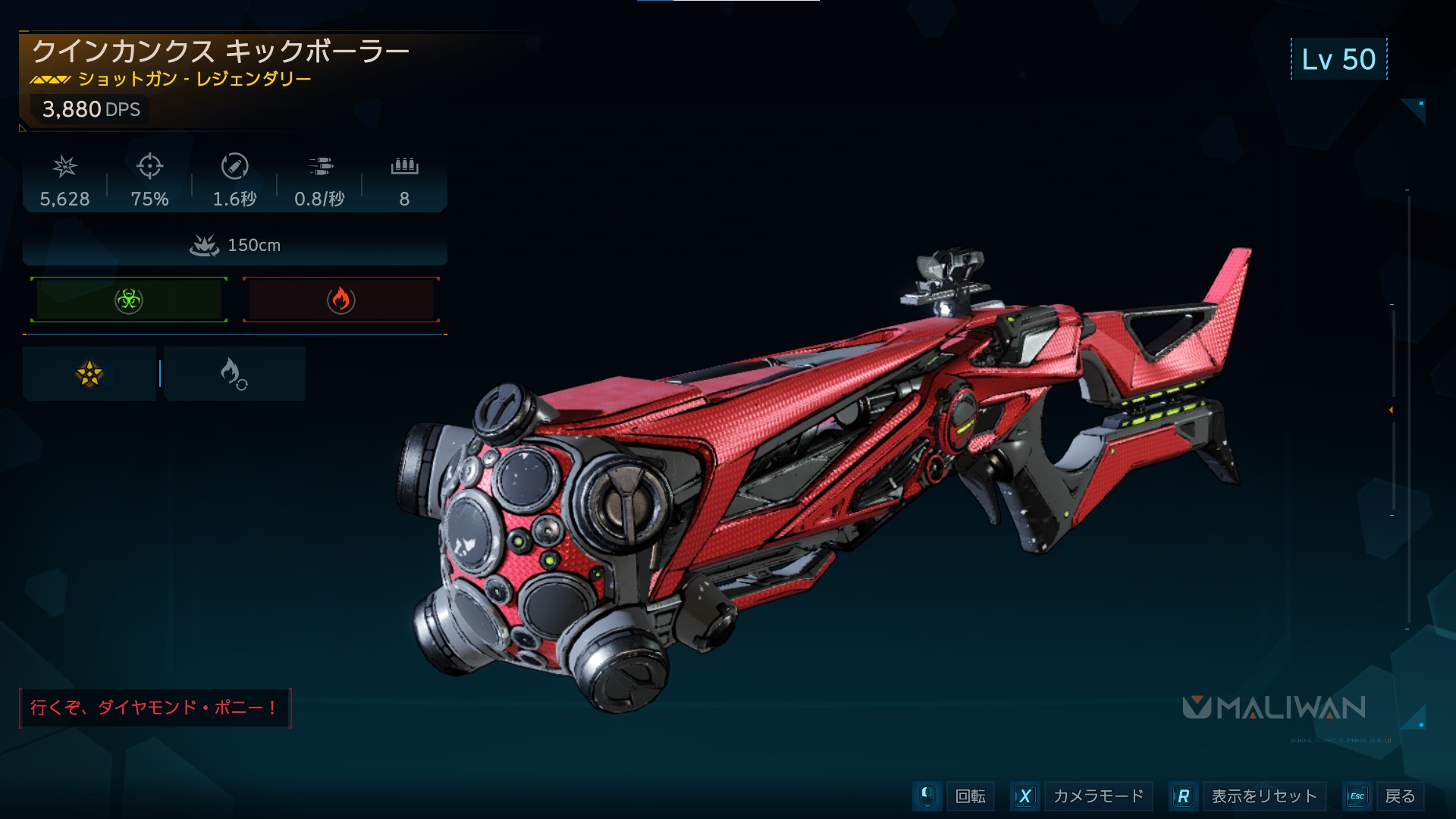Choose the カメラモード camera mode button
1456x819 pixels.
tap(1097, 796)
